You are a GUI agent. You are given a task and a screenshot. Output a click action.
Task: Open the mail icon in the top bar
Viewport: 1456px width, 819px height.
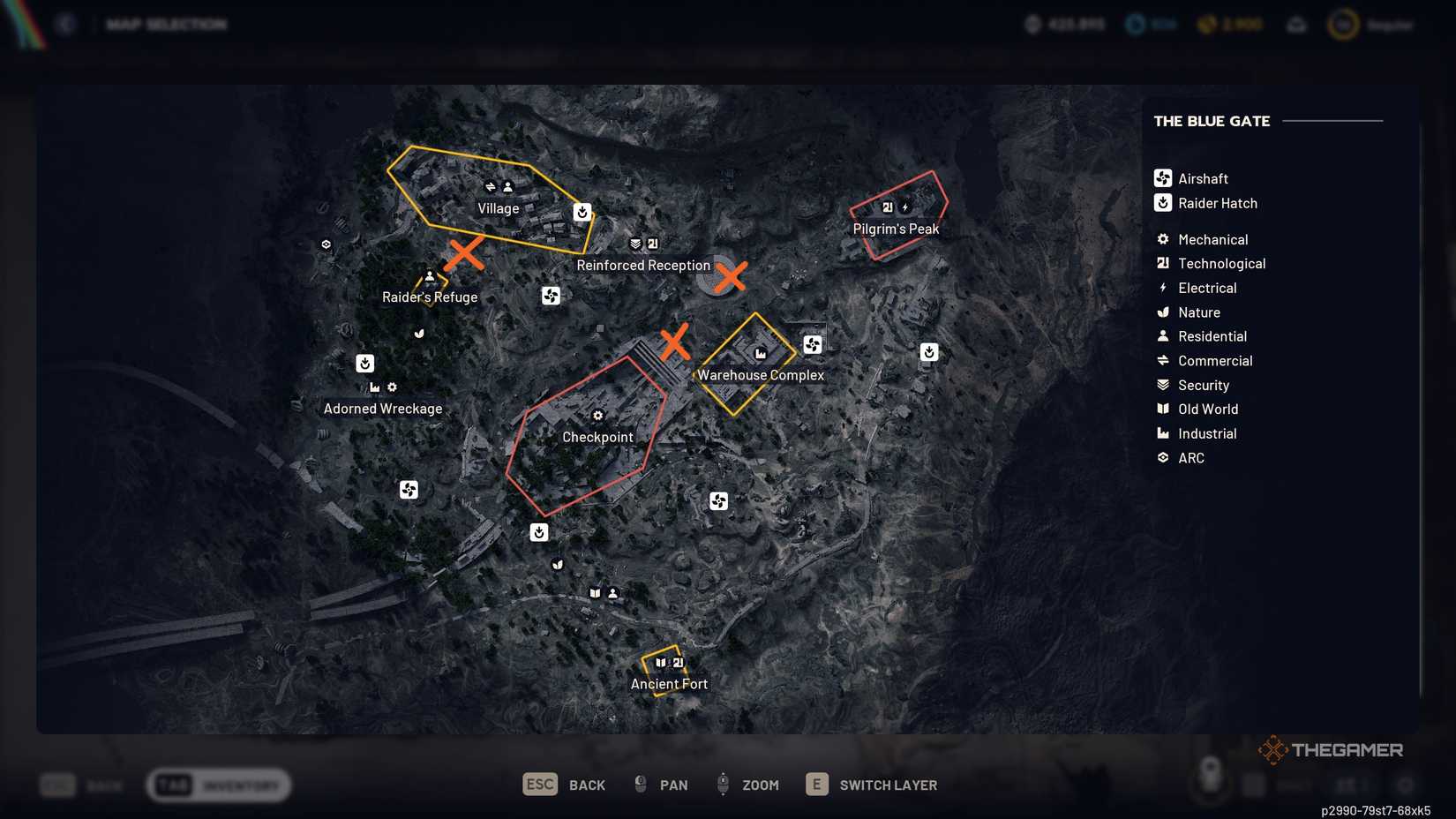click(1296, 24)
